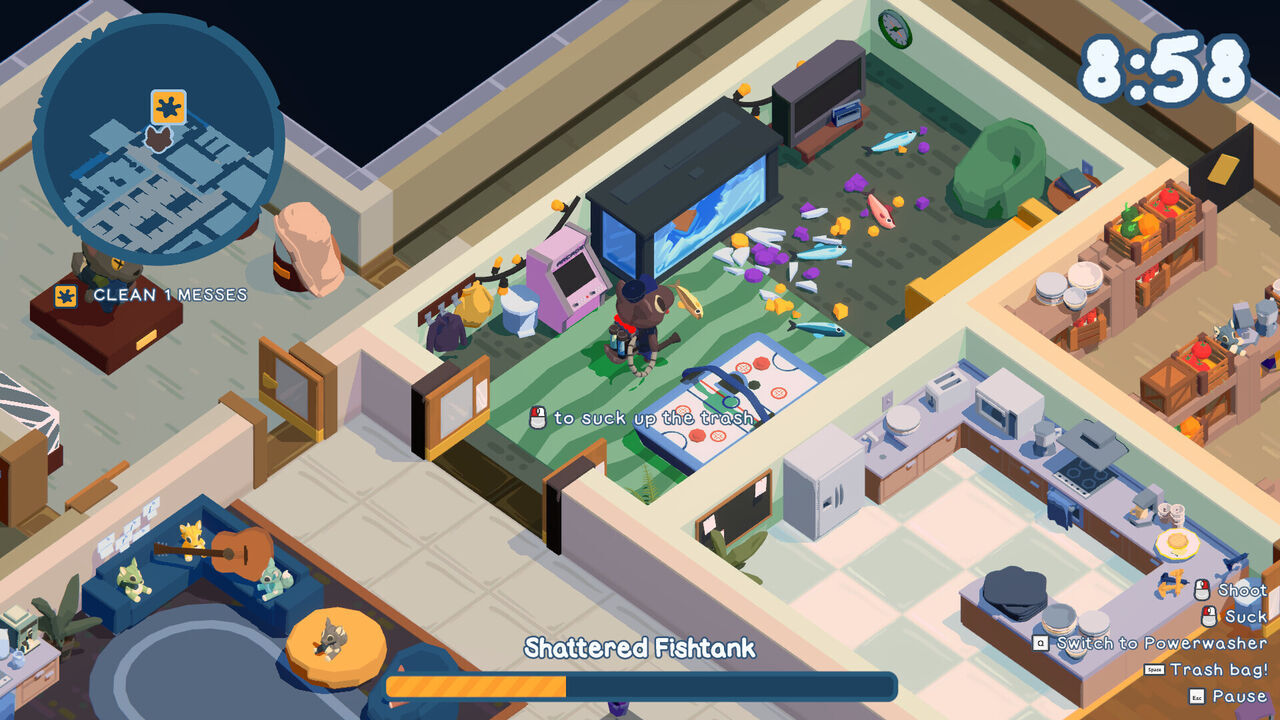Click the right-mouse Suck icon hint
This screenshot has height=720, width=1280.
point(1209,616)
